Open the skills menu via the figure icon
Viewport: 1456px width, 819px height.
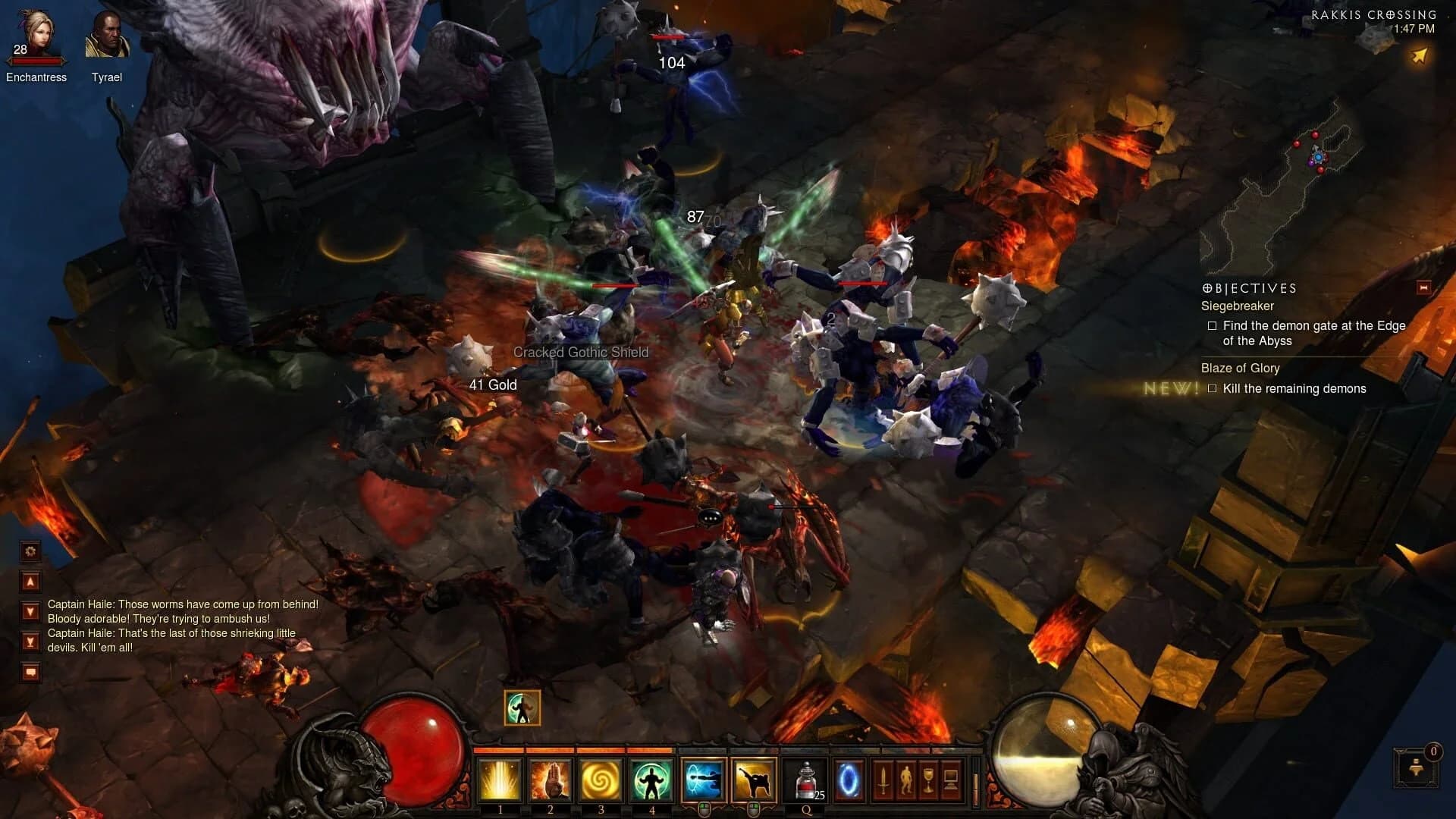point(908,778)
